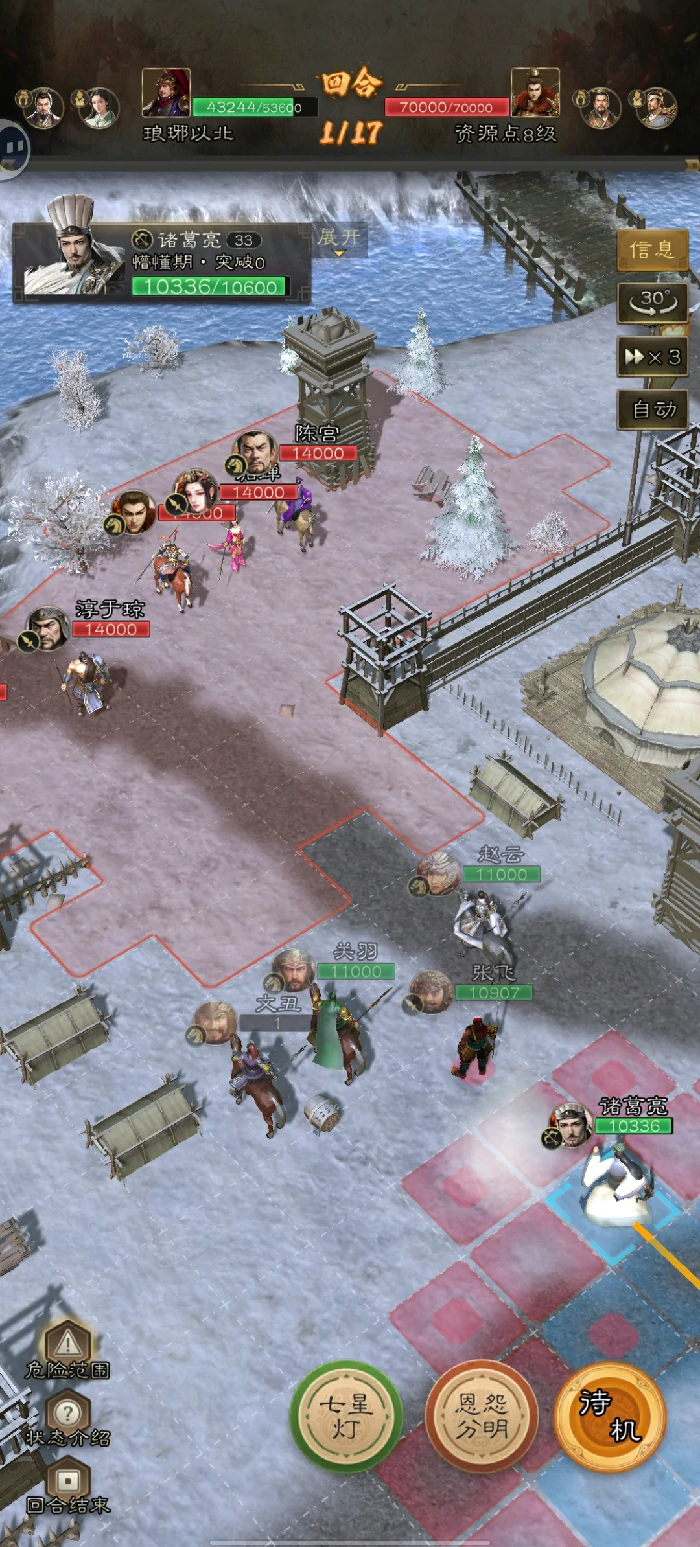View the 琅琊以北 commander portrait
Viewport: 700px width, 1547px height.
(166, 93)
